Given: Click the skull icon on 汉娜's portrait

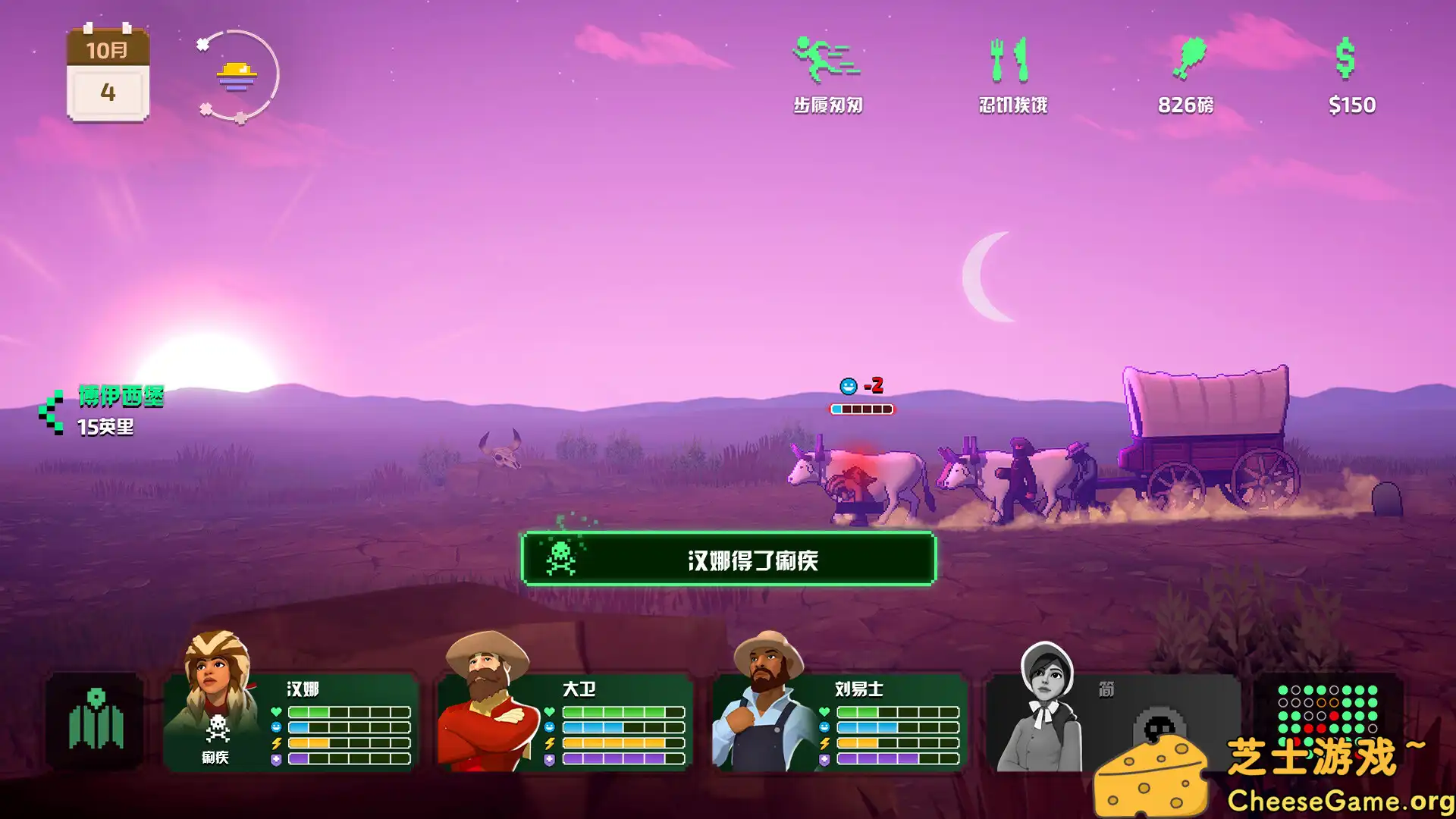Looking at the screenshot, I should point(217,728).
